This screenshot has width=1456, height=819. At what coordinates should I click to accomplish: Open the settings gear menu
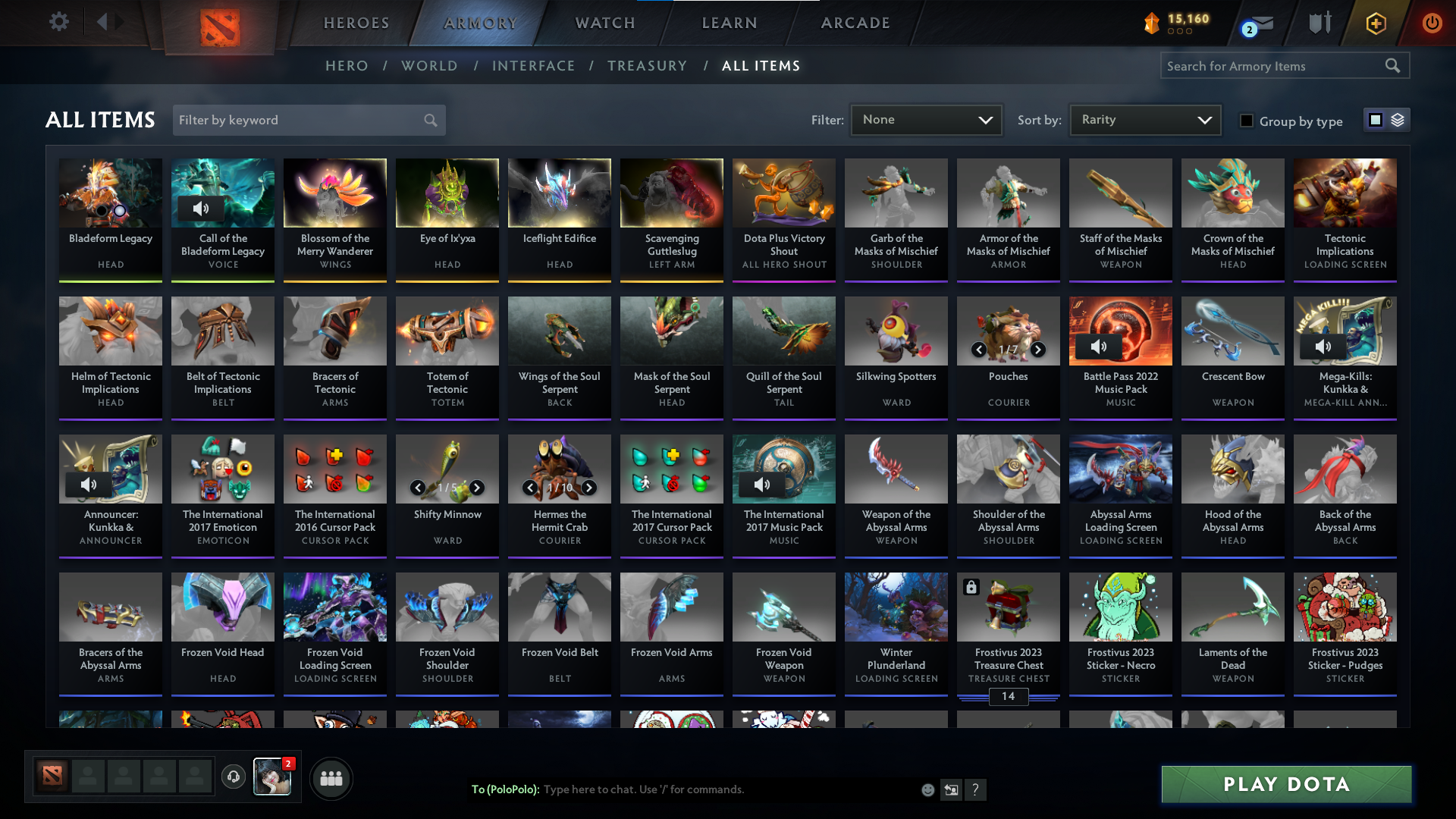click(x=59, y=21)
